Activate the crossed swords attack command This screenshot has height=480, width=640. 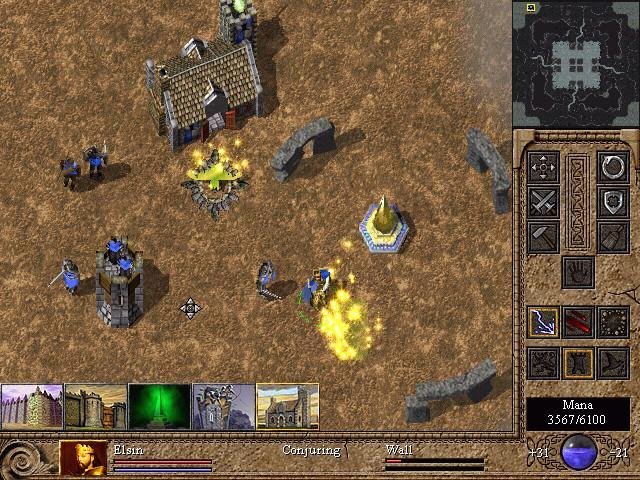pos(543,202)
